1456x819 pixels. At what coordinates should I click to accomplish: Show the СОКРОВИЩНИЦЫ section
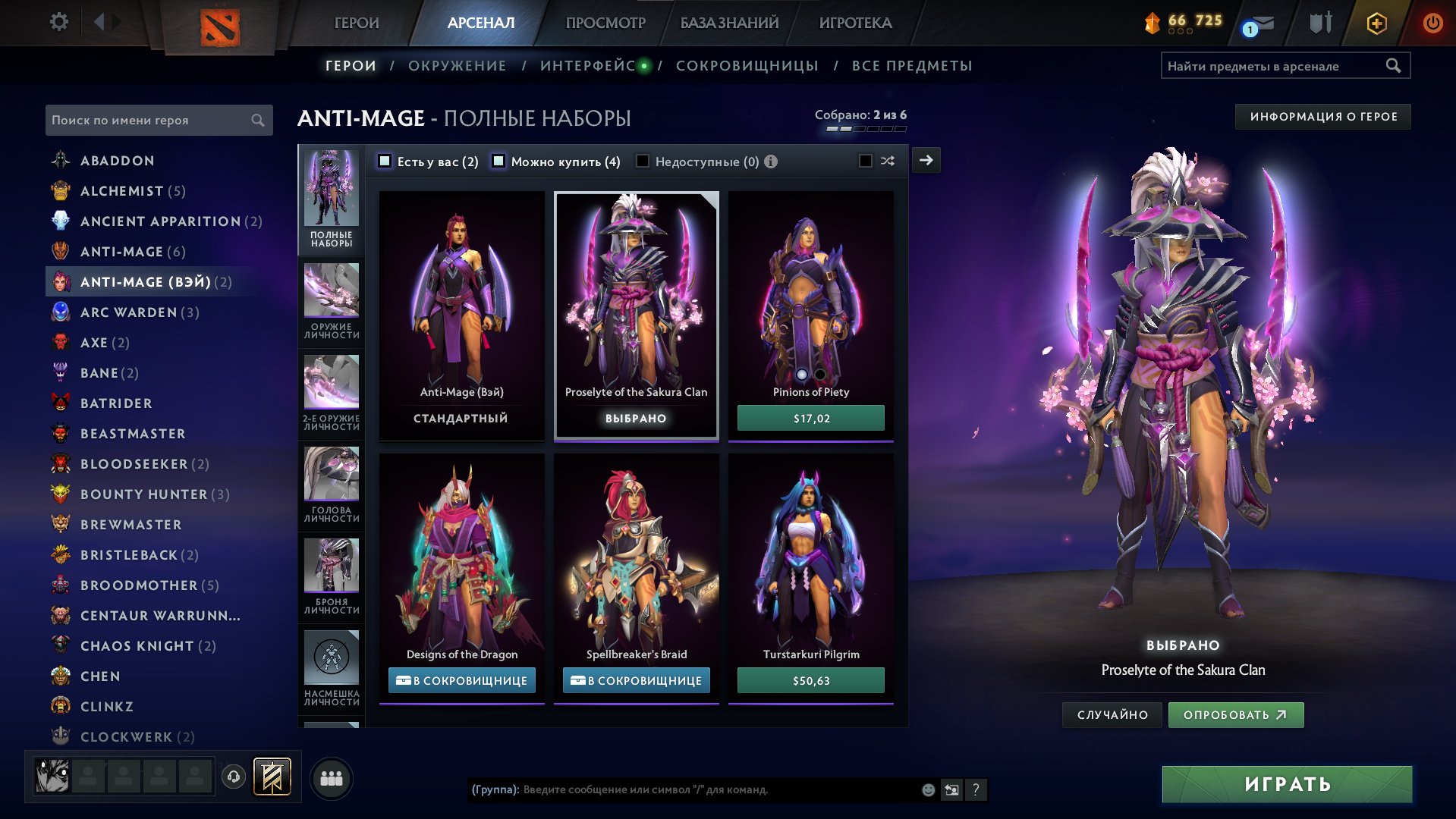click(x=747, y=66)
